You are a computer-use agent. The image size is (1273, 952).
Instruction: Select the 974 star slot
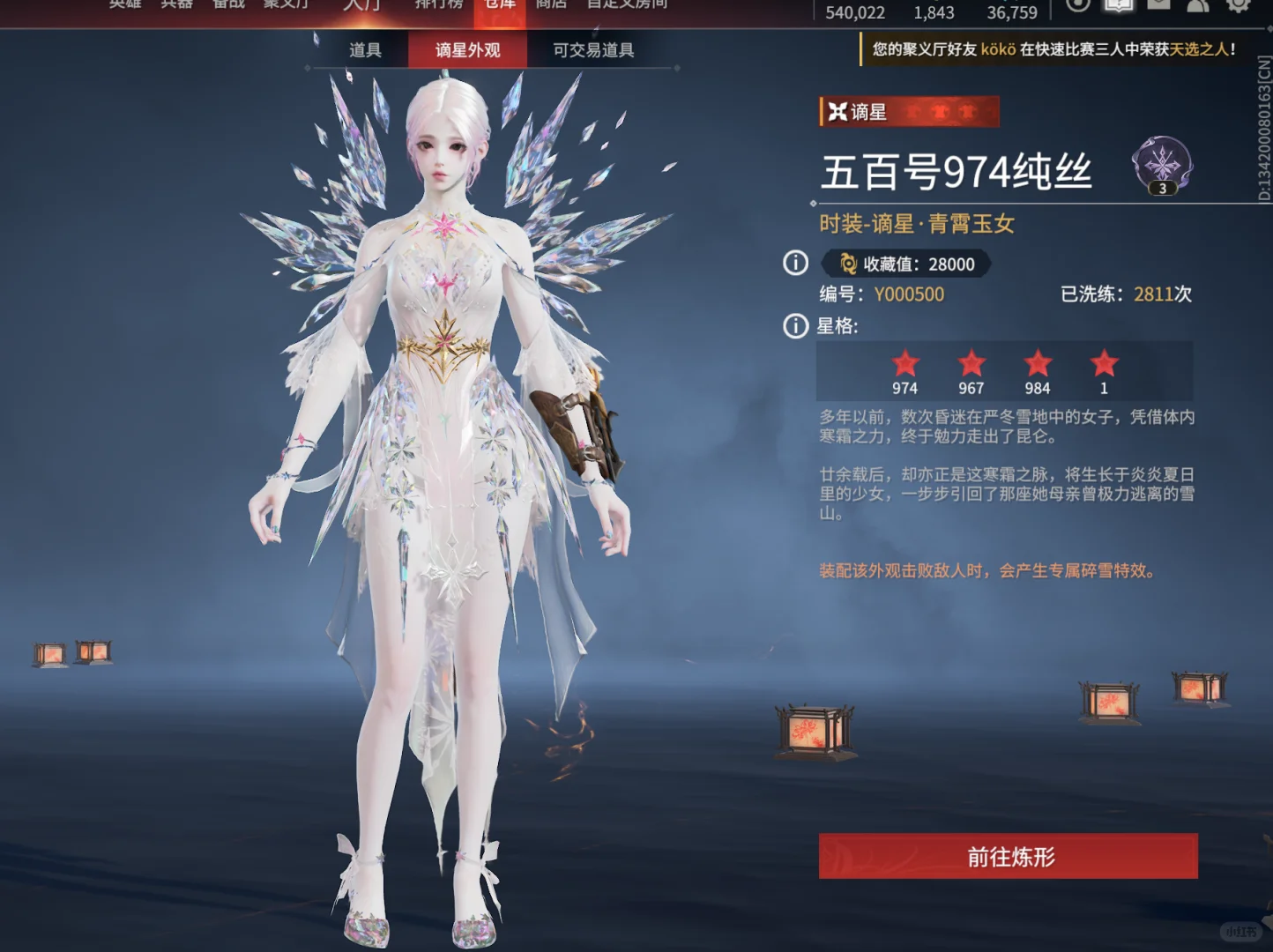904,371
